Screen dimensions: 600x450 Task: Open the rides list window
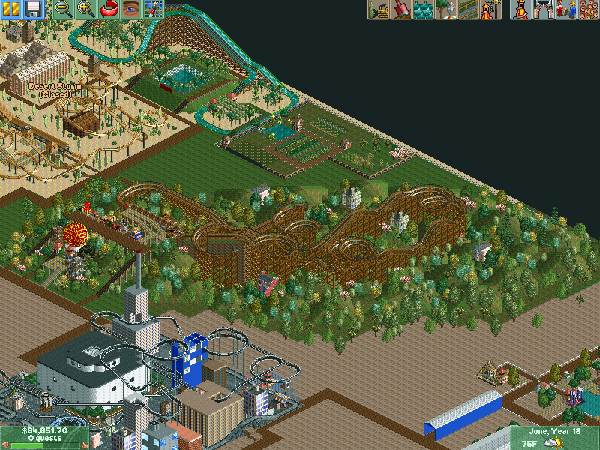click(x=521, y=10)
